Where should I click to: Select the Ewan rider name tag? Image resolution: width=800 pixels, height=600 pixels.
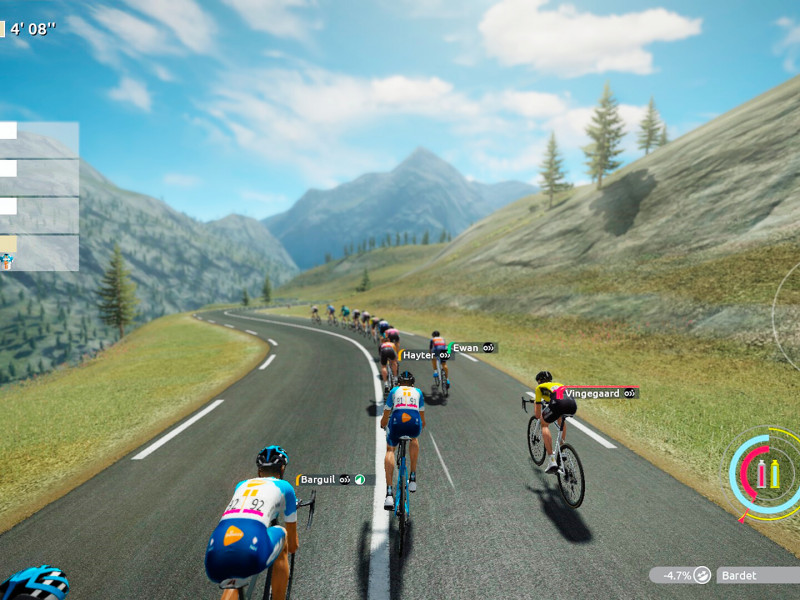click(472, 348)
